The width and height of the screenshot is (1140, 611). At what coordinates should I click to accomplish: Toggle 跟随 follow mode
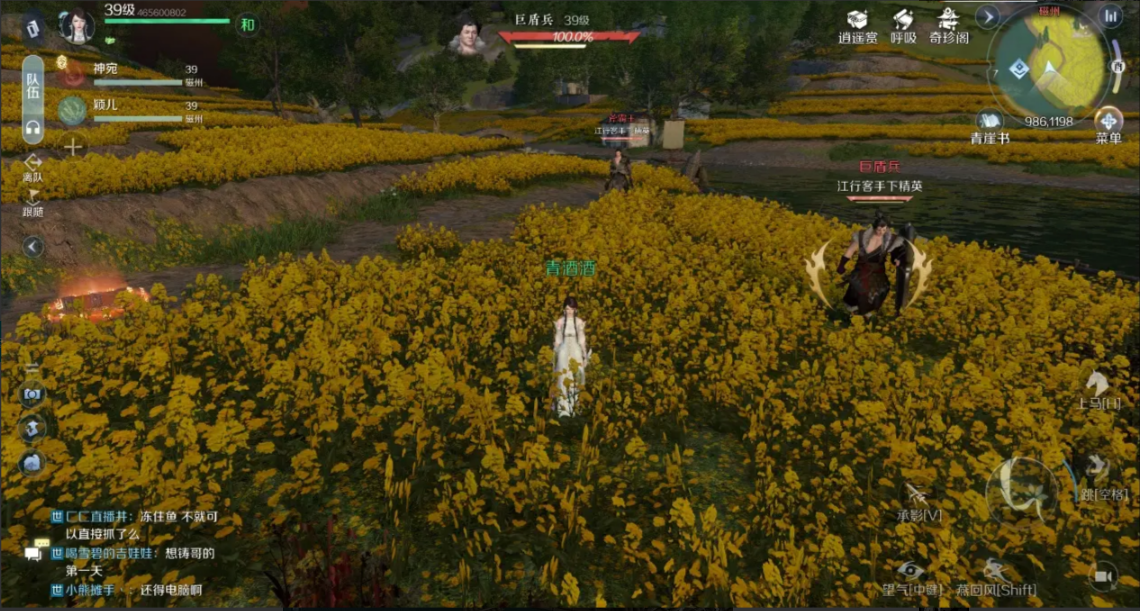click(33, 200)
